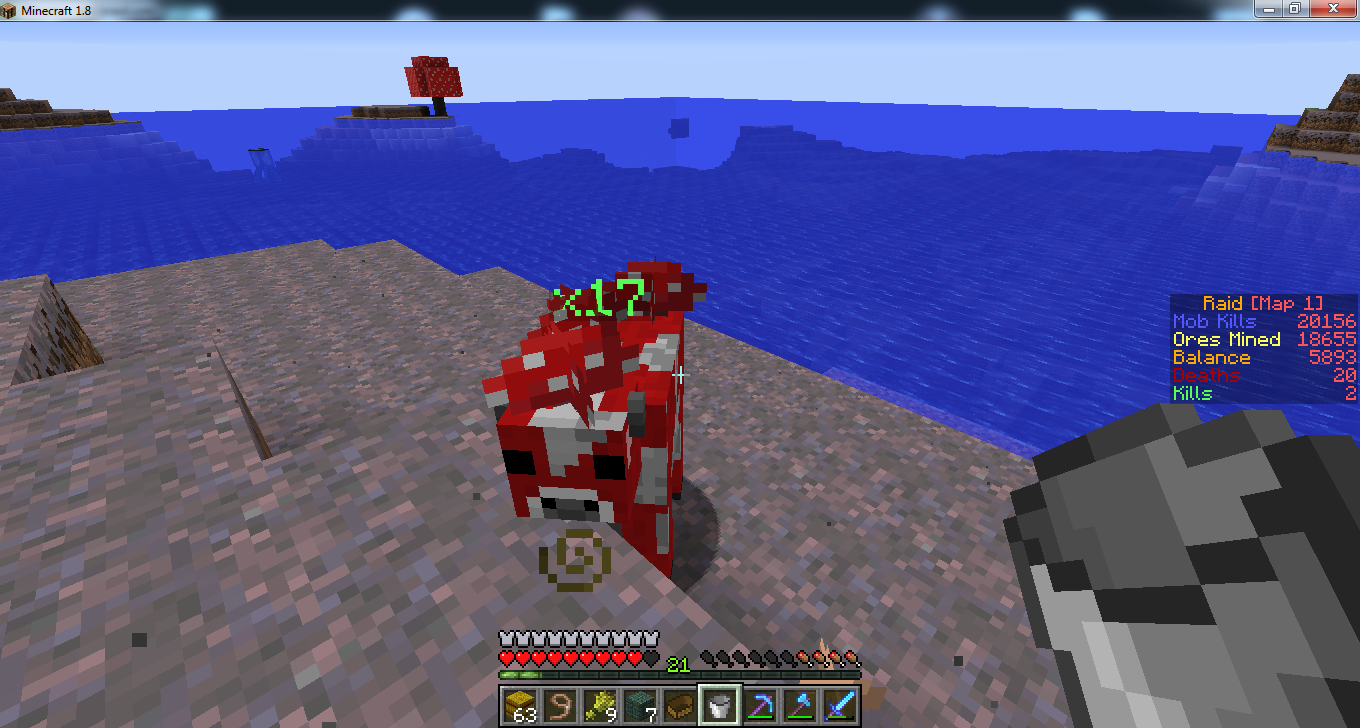Select the dark green block stack slot
Viewport: 1360px width, 728px height.
point(640,704)
